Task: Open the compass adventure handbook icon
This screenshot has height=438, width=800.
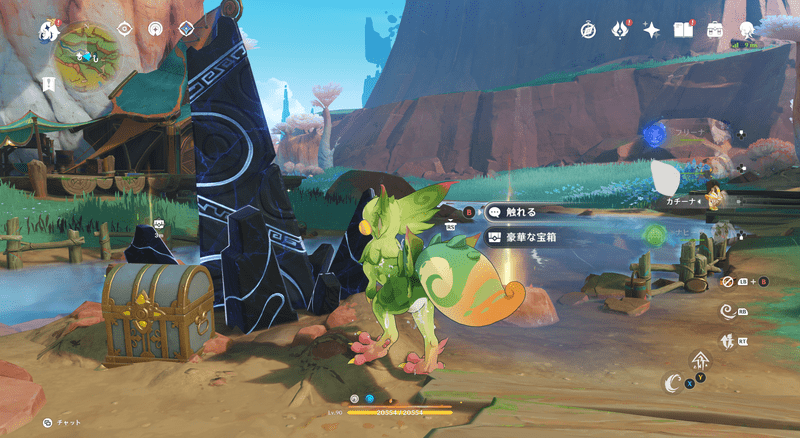Action: [x=589, y=30]
